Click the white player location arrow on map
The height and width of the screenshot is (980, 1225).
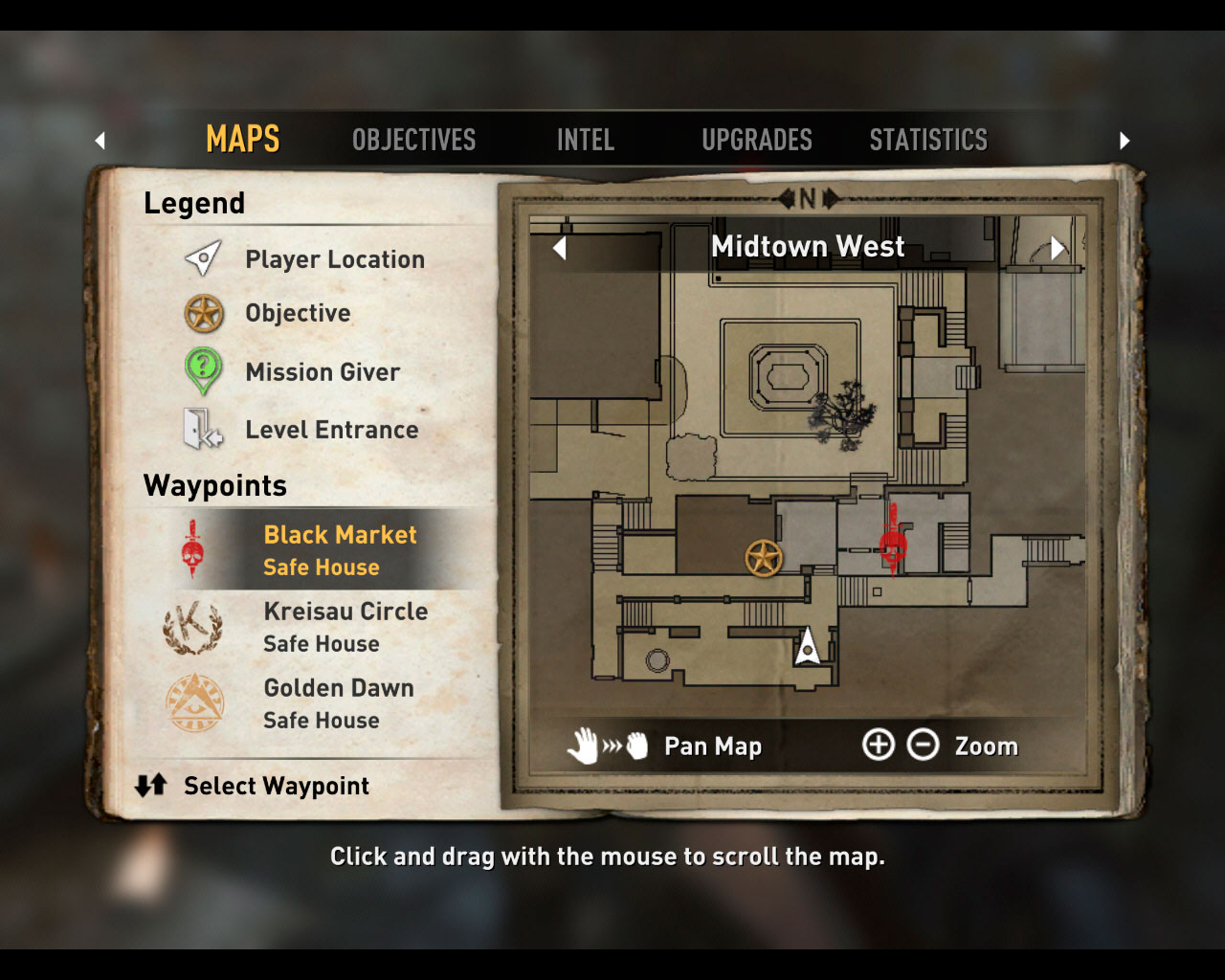click(x=808, y=647)
